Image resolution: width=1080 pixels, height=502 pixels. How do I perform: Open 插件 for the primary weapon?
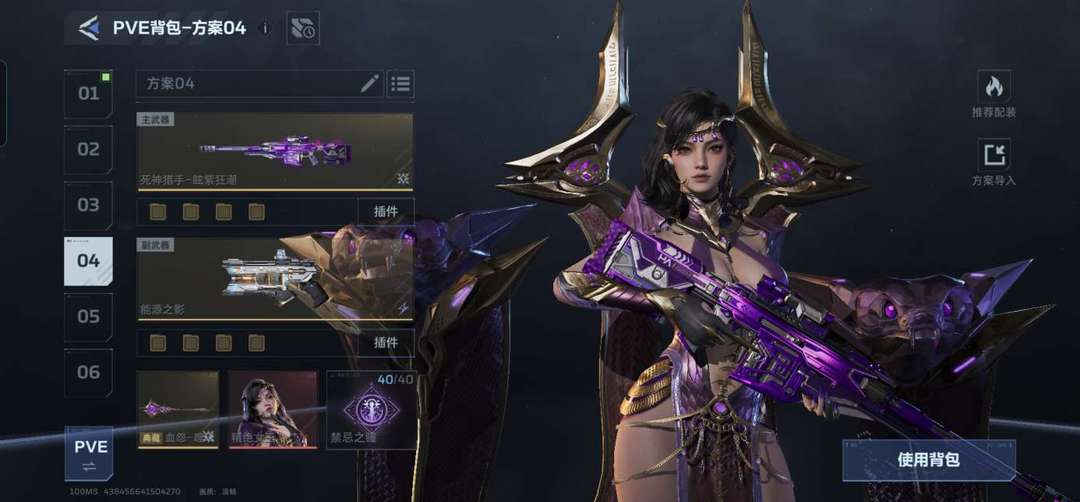pyautogui.click(x=385, y=211)
